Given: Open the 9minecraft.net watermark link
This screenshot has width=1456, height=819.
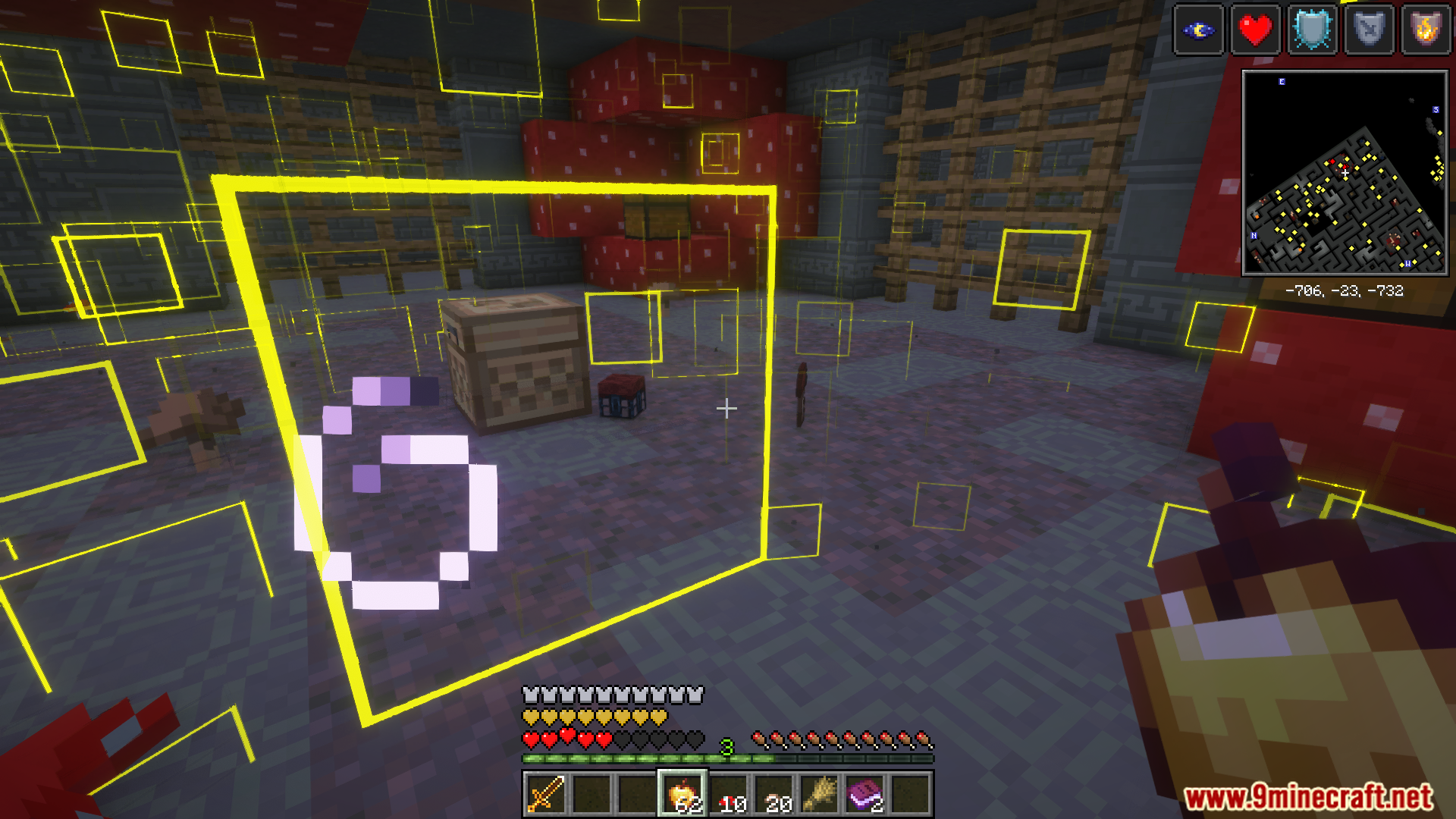Looking at the screenshot, I should (x=1308, y=797).
